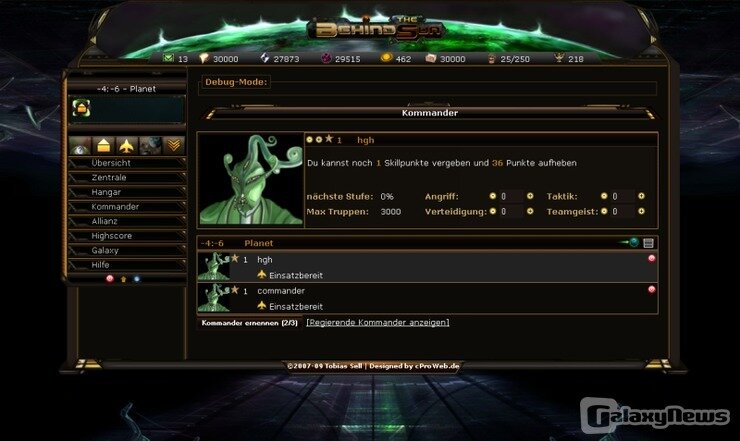Decrease the Angriff skill value
This screenshot has width=740, height=441.
click(x=492, y=197)
